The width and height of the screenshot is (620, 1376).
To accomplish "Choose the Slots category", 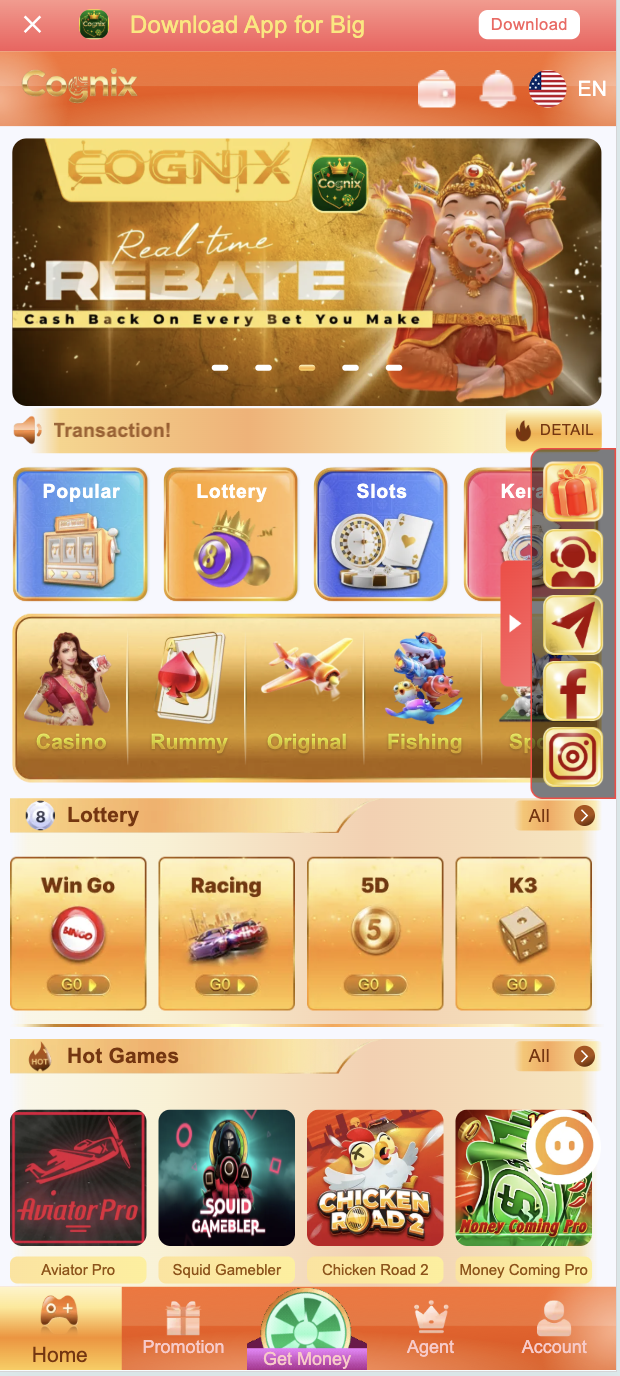I will (381, 534).
